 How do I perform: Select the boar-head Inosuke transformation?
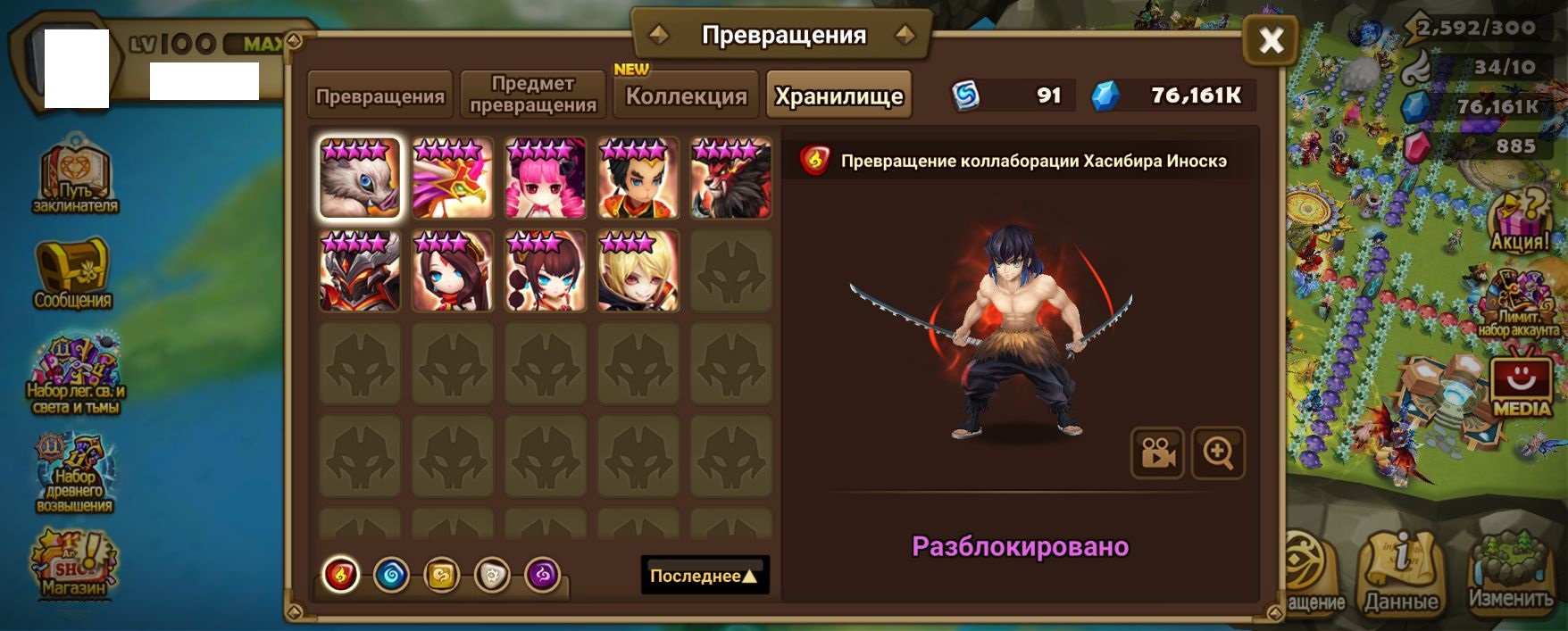tap(360, 179)
